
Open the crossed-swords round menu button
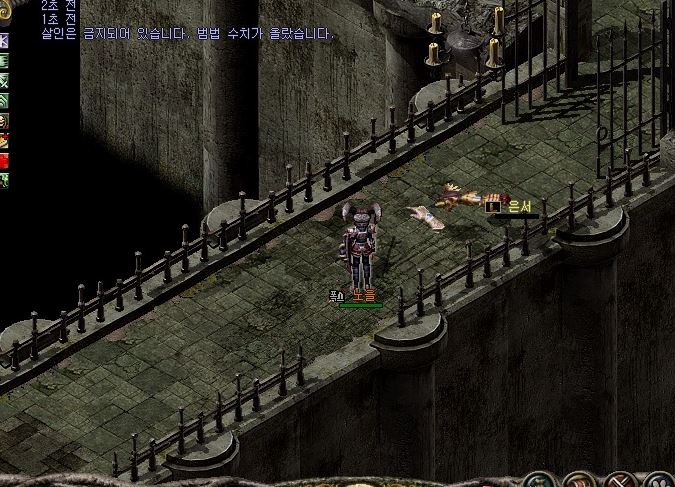(x=621, y=481)
